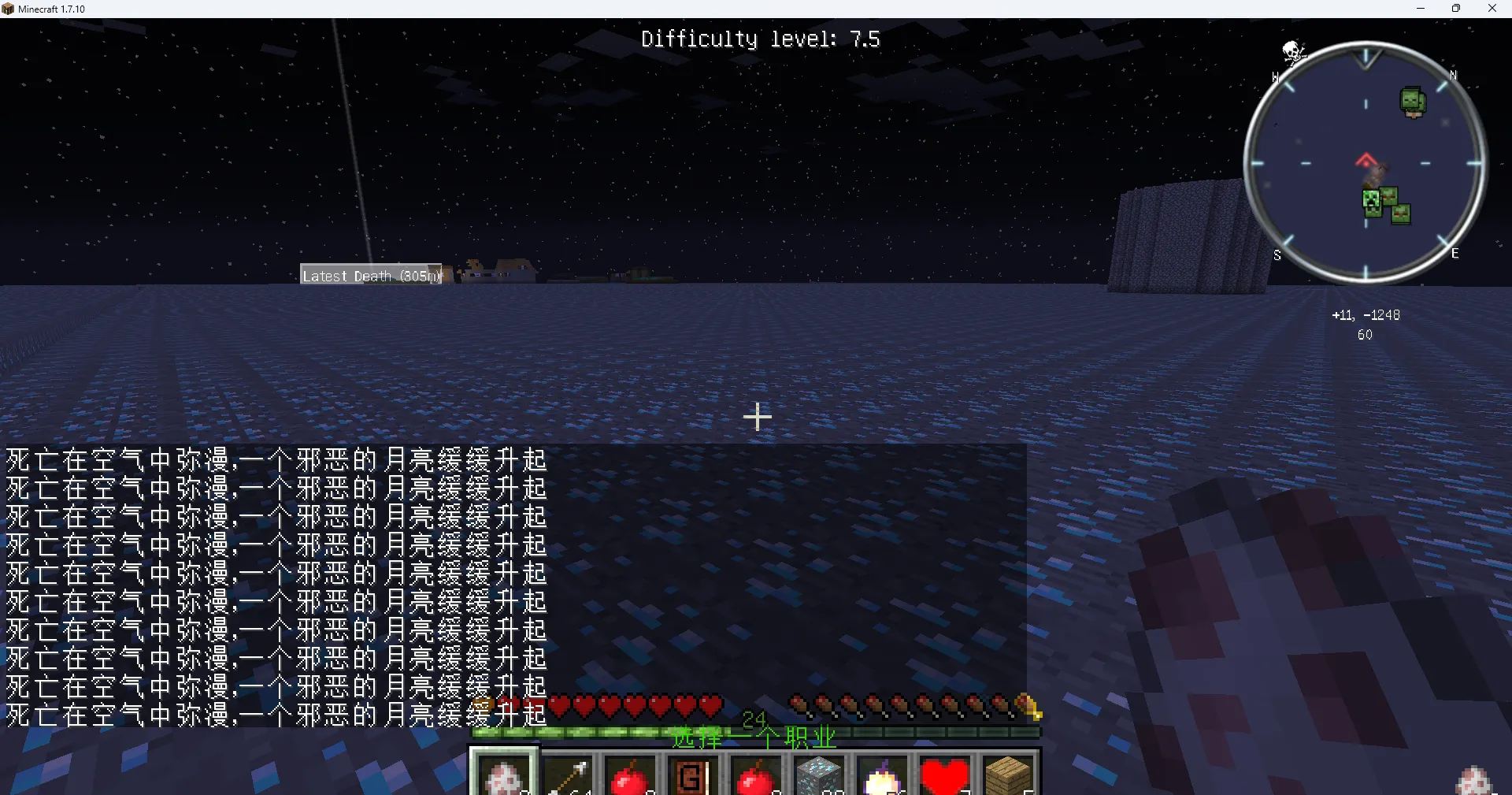
Task: Select the heart item in the hotbar
Action: click(946, 776)
